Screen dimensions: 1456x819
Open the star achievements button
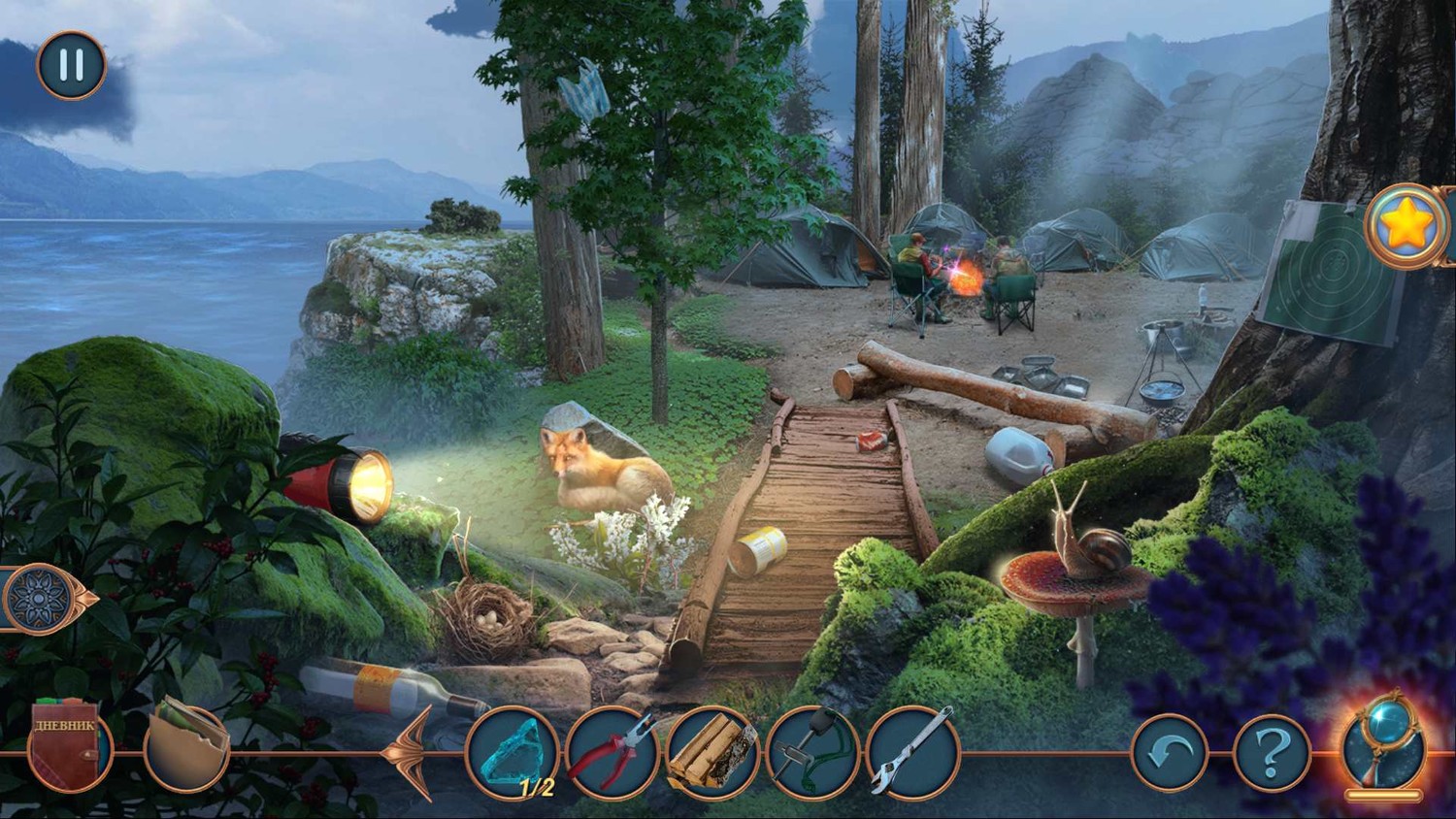[x=1404, y=226]
